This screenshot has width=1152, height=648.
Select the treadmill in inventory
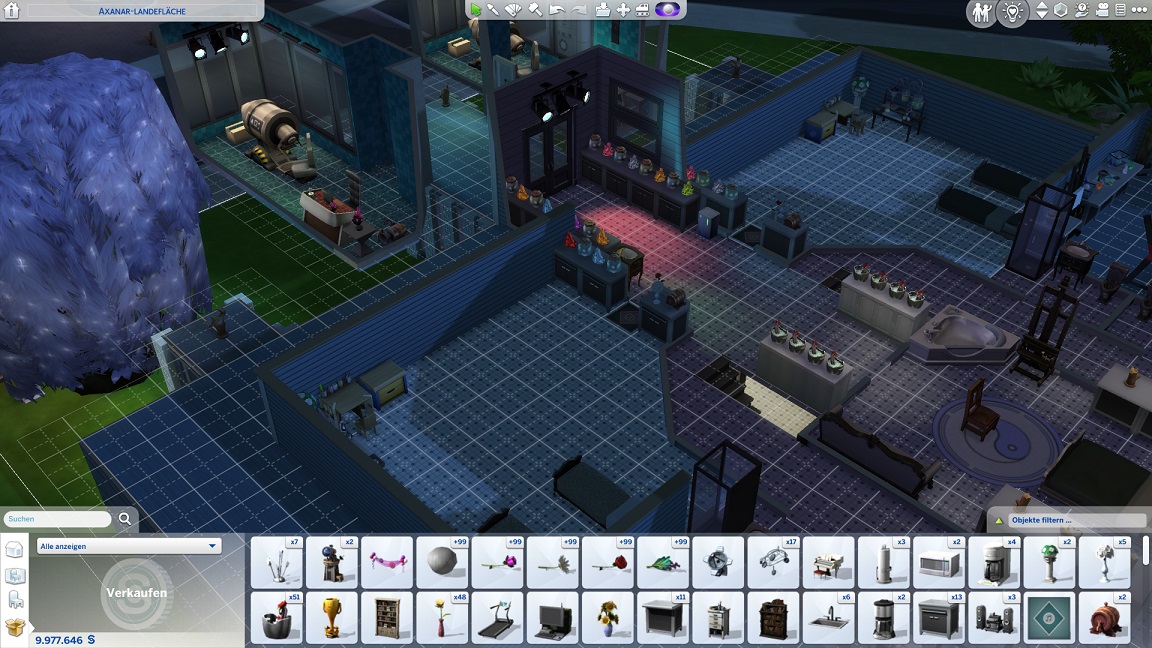pos(497,618)
